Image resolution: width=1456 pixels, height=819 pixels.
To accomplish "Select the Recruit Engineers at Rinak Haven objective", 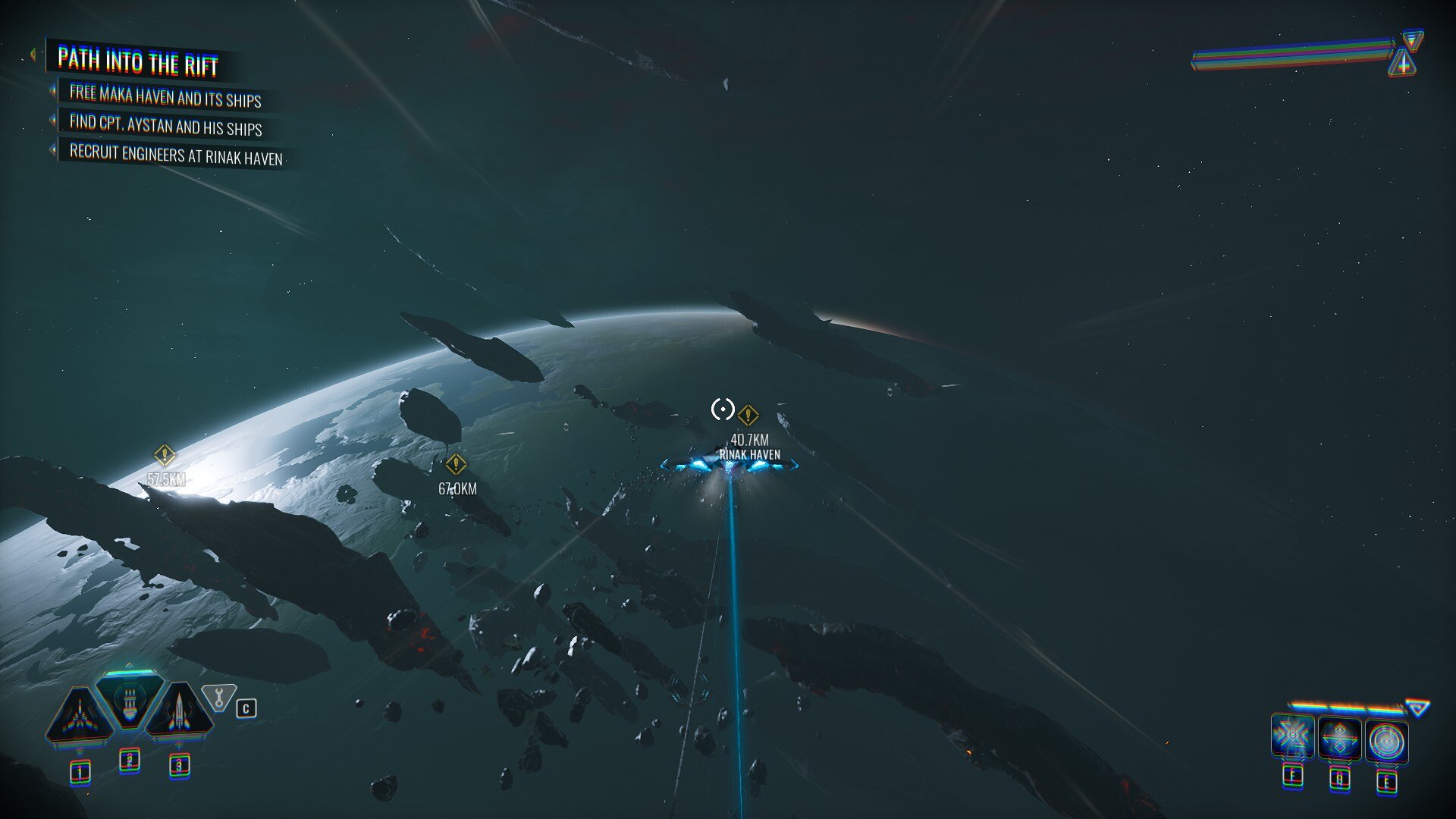I will (176, 154).
